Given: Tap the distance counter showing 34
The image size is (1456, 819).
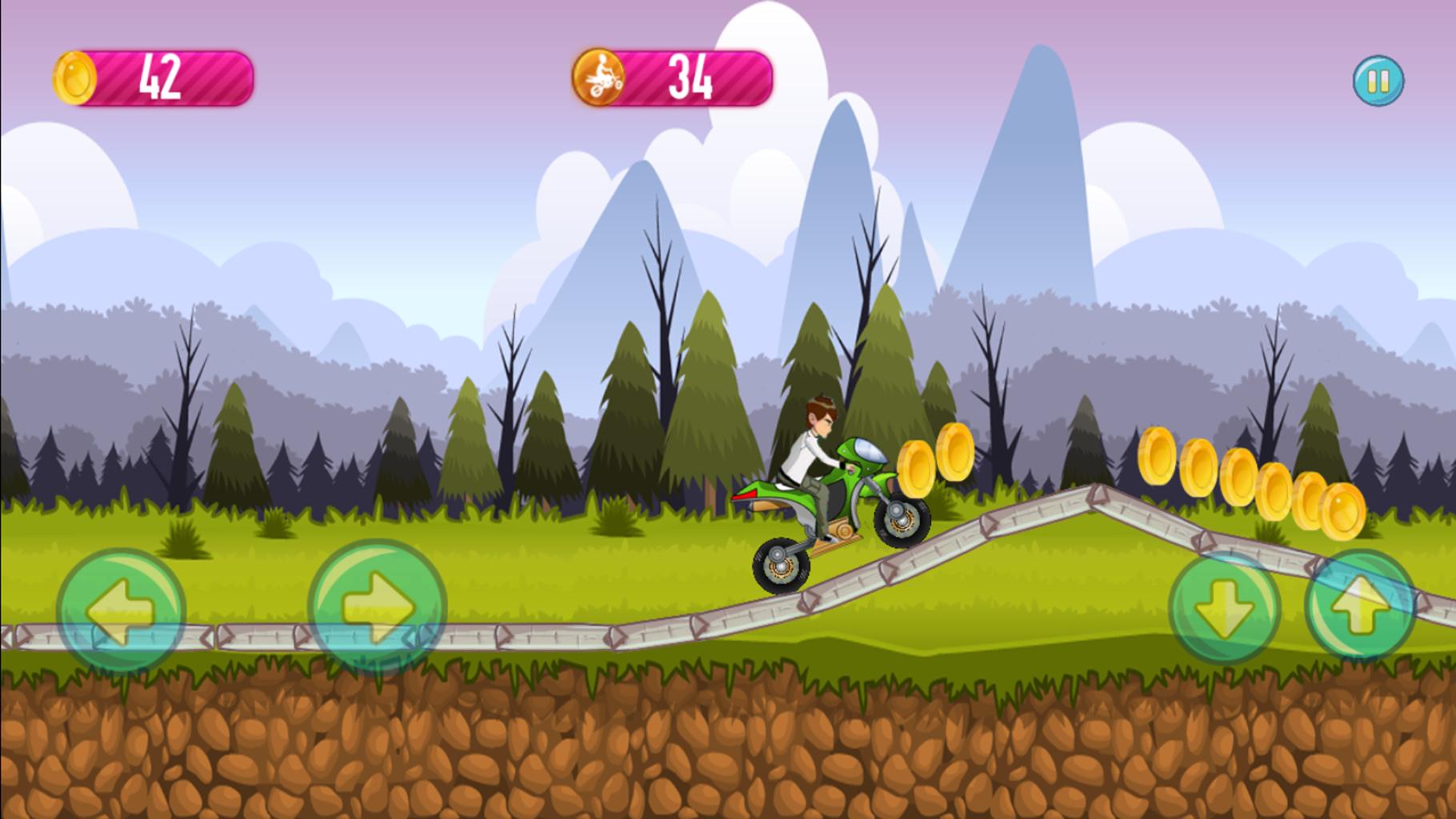Looking at the screenshot, I should point(694,79).
